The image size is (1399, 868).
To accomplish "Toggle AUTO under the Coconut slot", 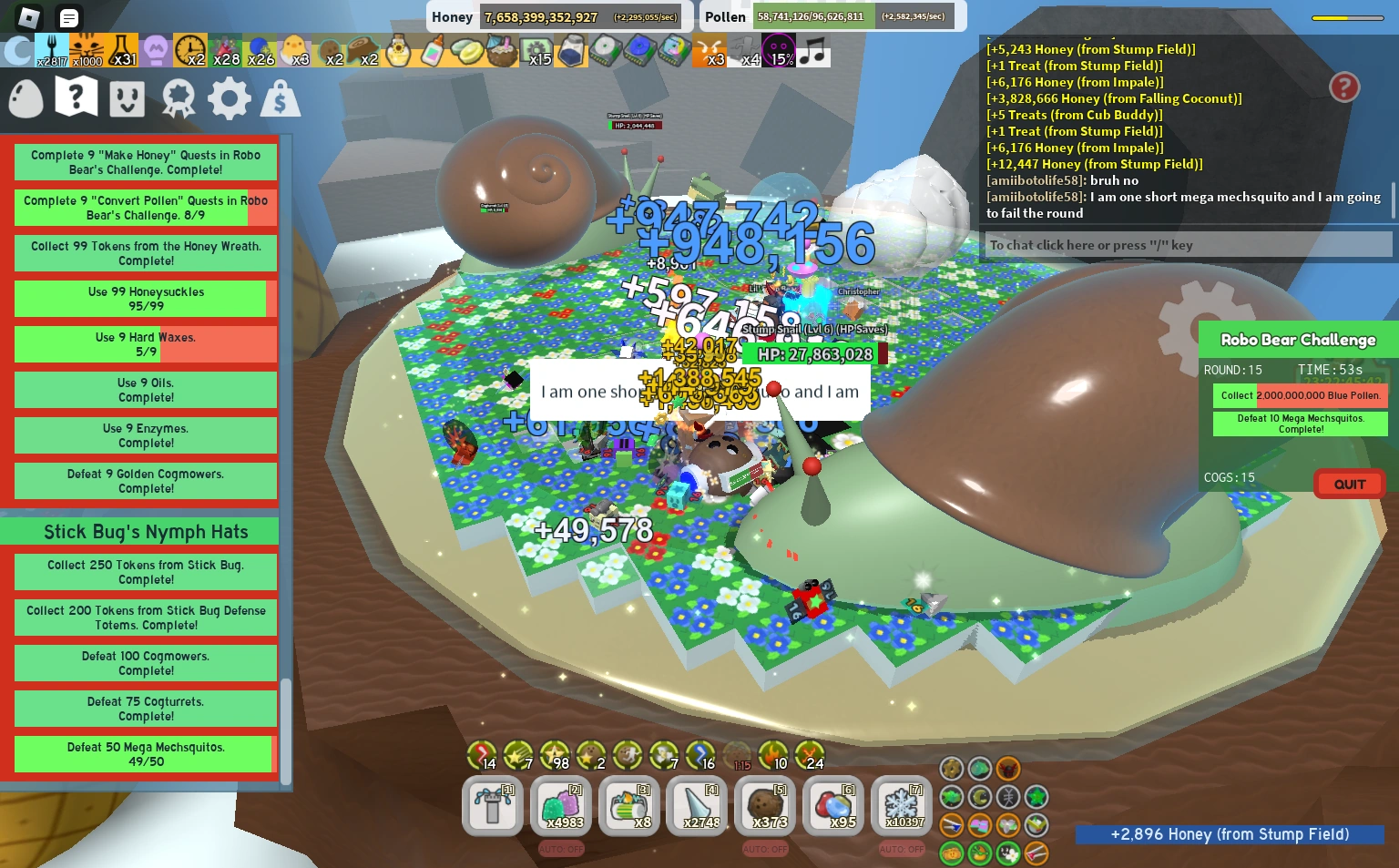I will 764,848.
